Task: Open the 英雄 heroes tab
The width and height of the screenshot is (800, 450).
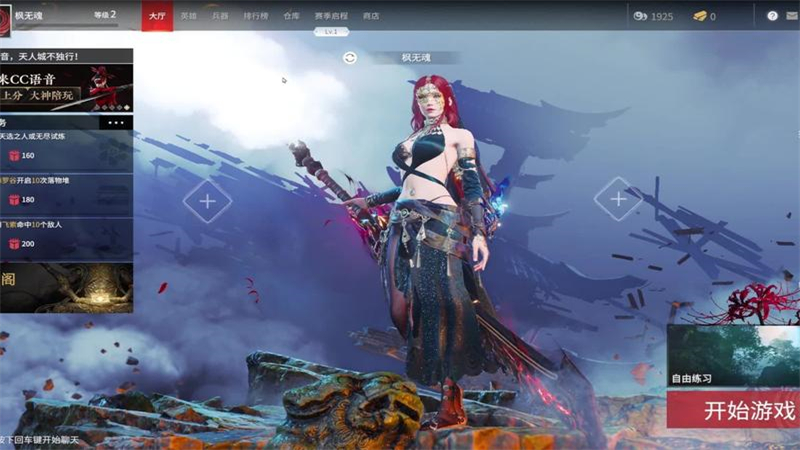Action: (189, 16)
